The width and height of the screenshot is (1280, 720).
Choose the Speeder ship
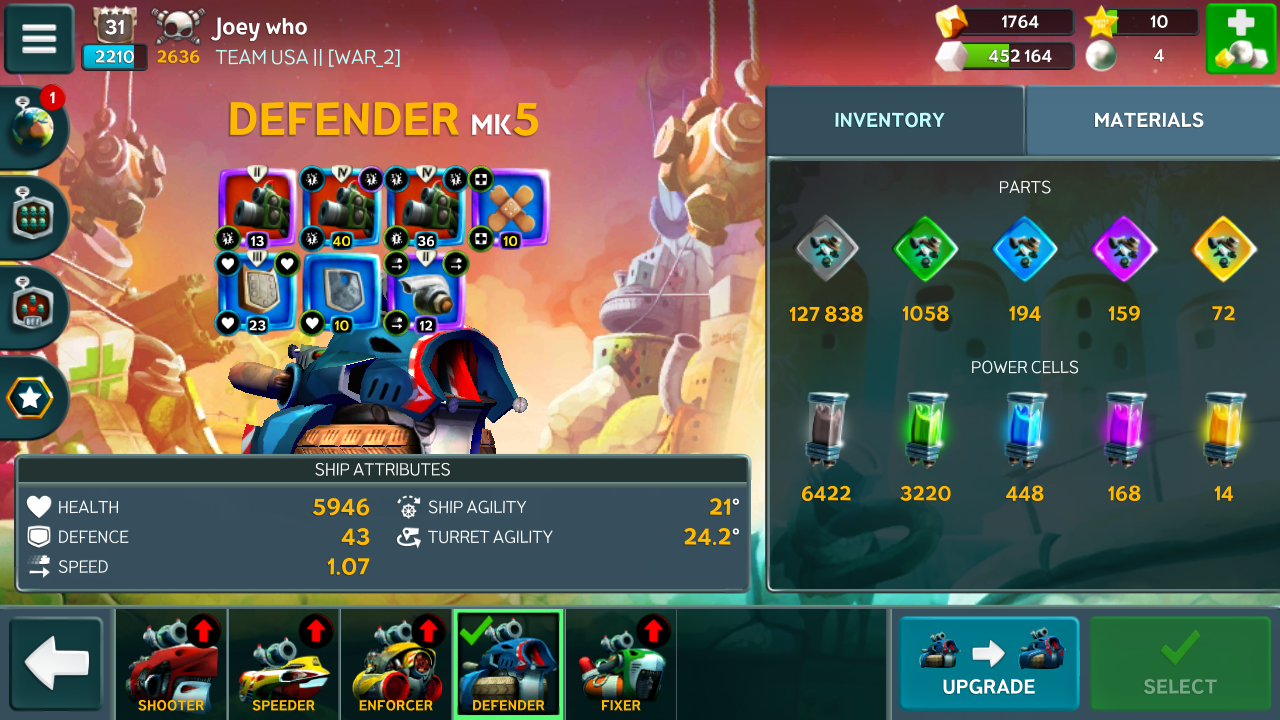tap(283, 663)
